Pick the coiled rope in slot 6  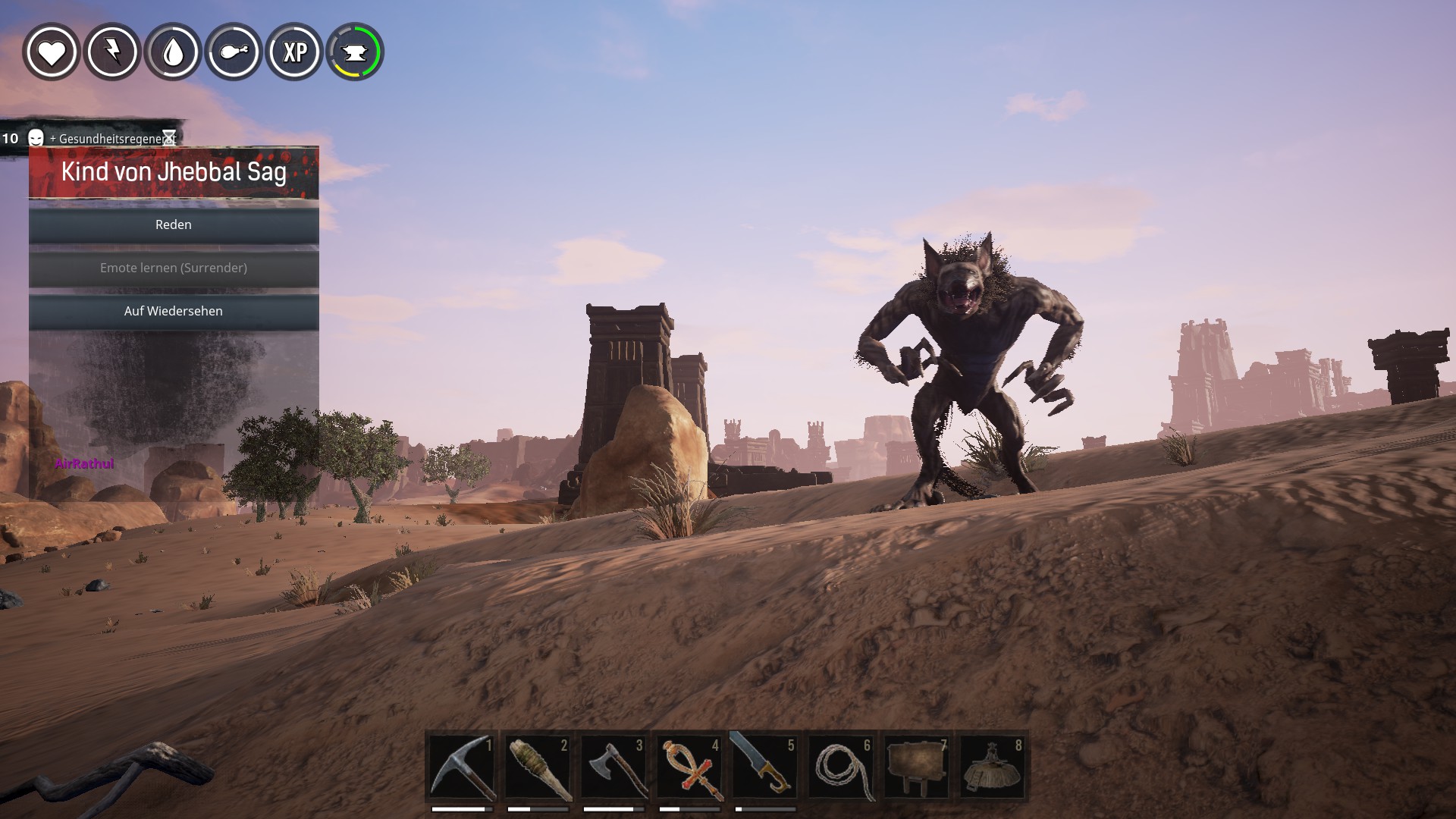[x=841, y=767]
